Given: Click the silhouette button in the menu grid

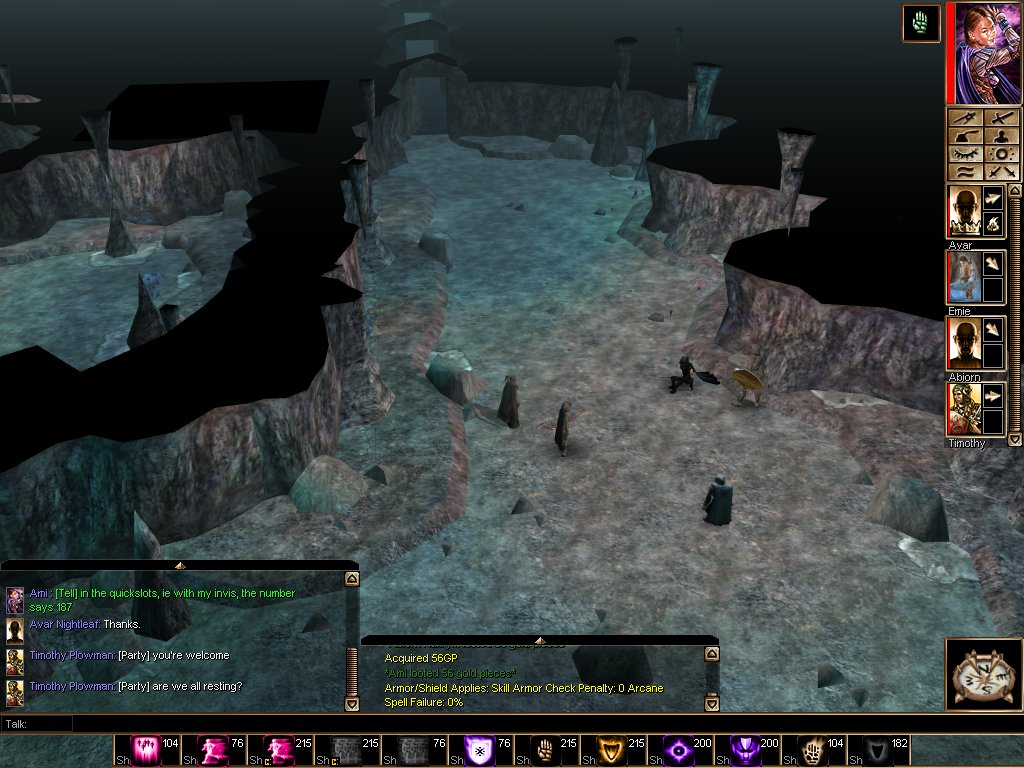Looking at the screenshot, I should [x=1001, y=137].
